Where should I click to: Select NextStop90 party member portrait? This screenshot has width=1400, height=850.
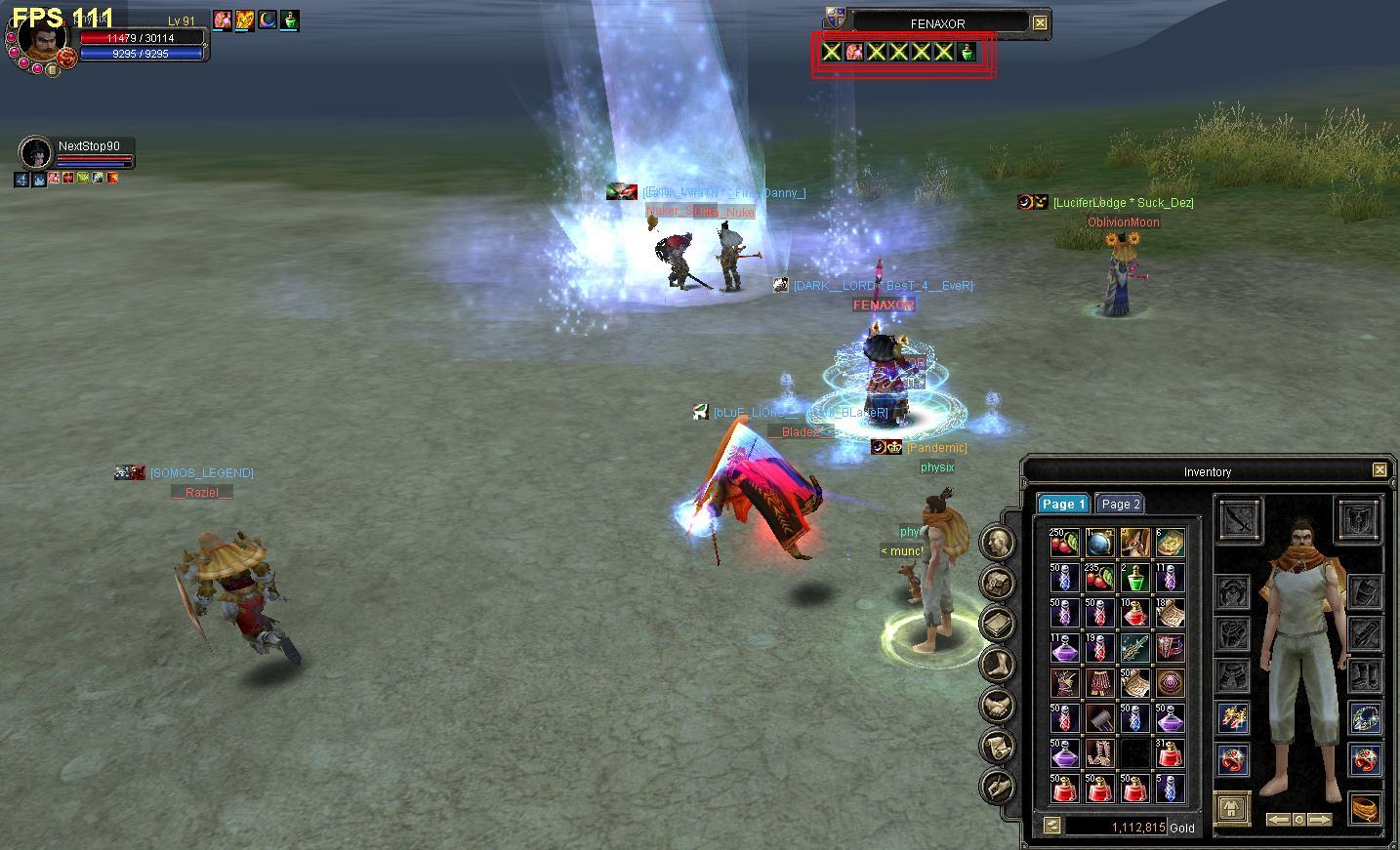[36, 153]
